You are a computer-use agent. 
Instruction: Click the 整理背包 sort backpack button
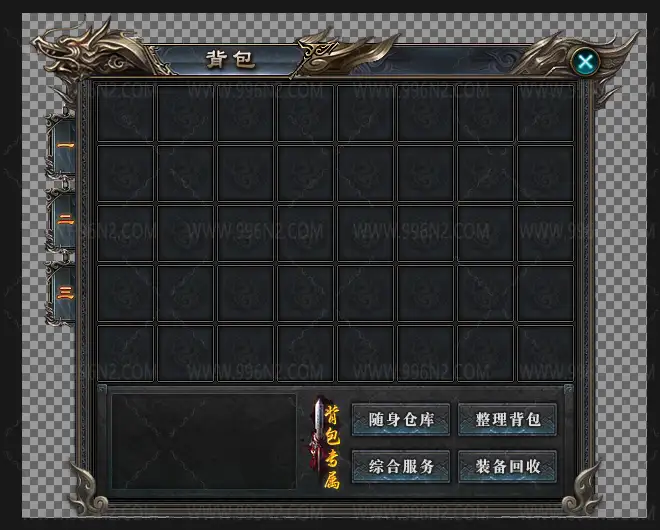coord(507,419)
